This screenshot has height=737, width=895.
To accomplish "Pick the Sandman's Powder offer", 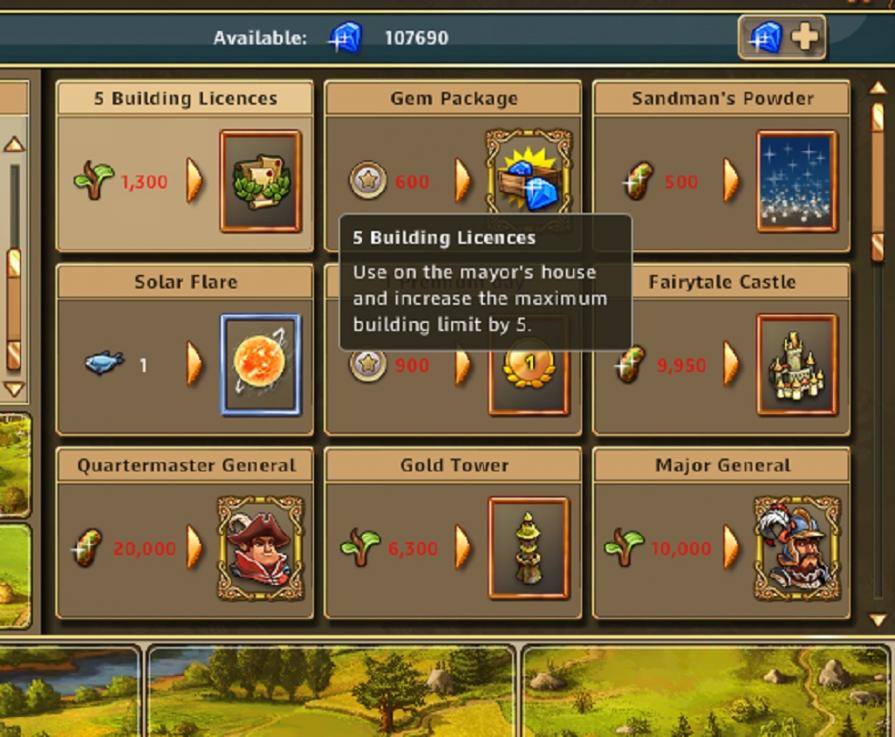I will point(796,181).
